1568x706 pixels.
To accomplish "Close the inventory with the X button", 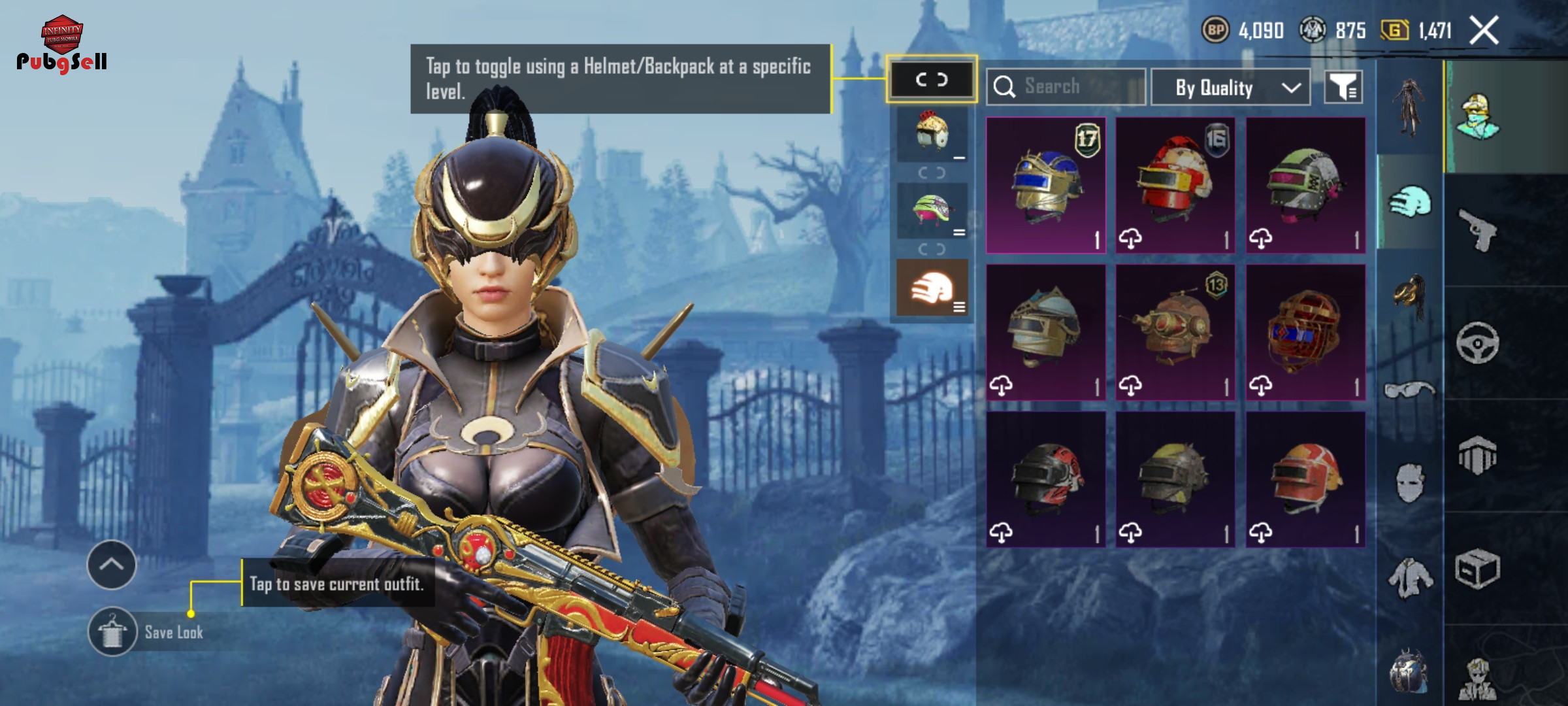I will coord(1484,31).
